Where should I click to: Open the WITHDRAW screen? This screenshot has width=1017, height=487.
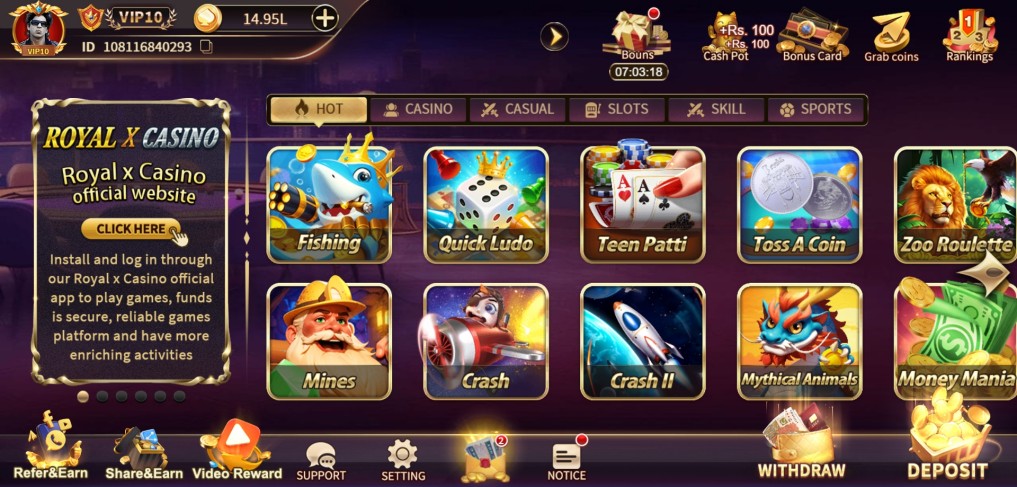click(801, 445)
